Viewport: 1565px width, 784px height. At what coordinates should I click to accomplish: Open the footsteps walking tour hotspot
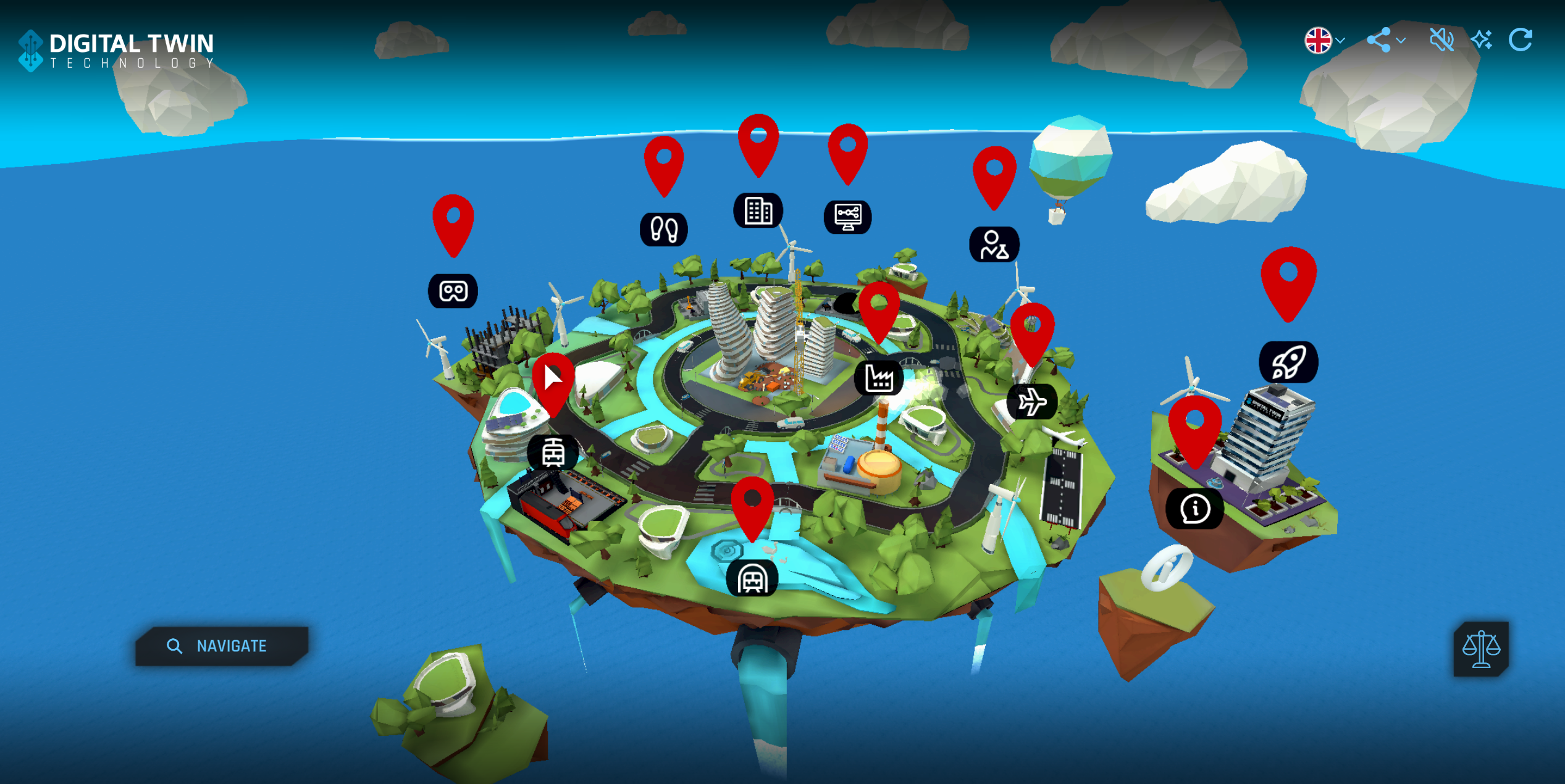(664, 229)
